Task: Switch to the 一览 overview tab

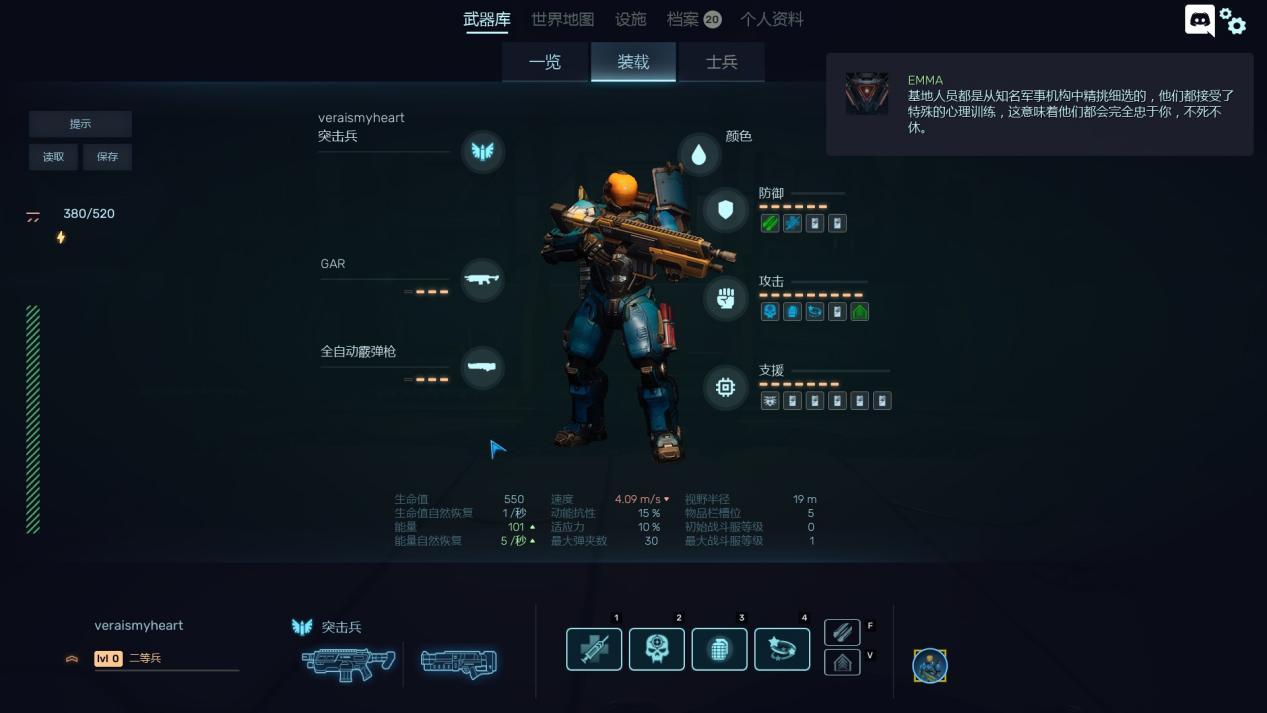Action: click(545, 62)
